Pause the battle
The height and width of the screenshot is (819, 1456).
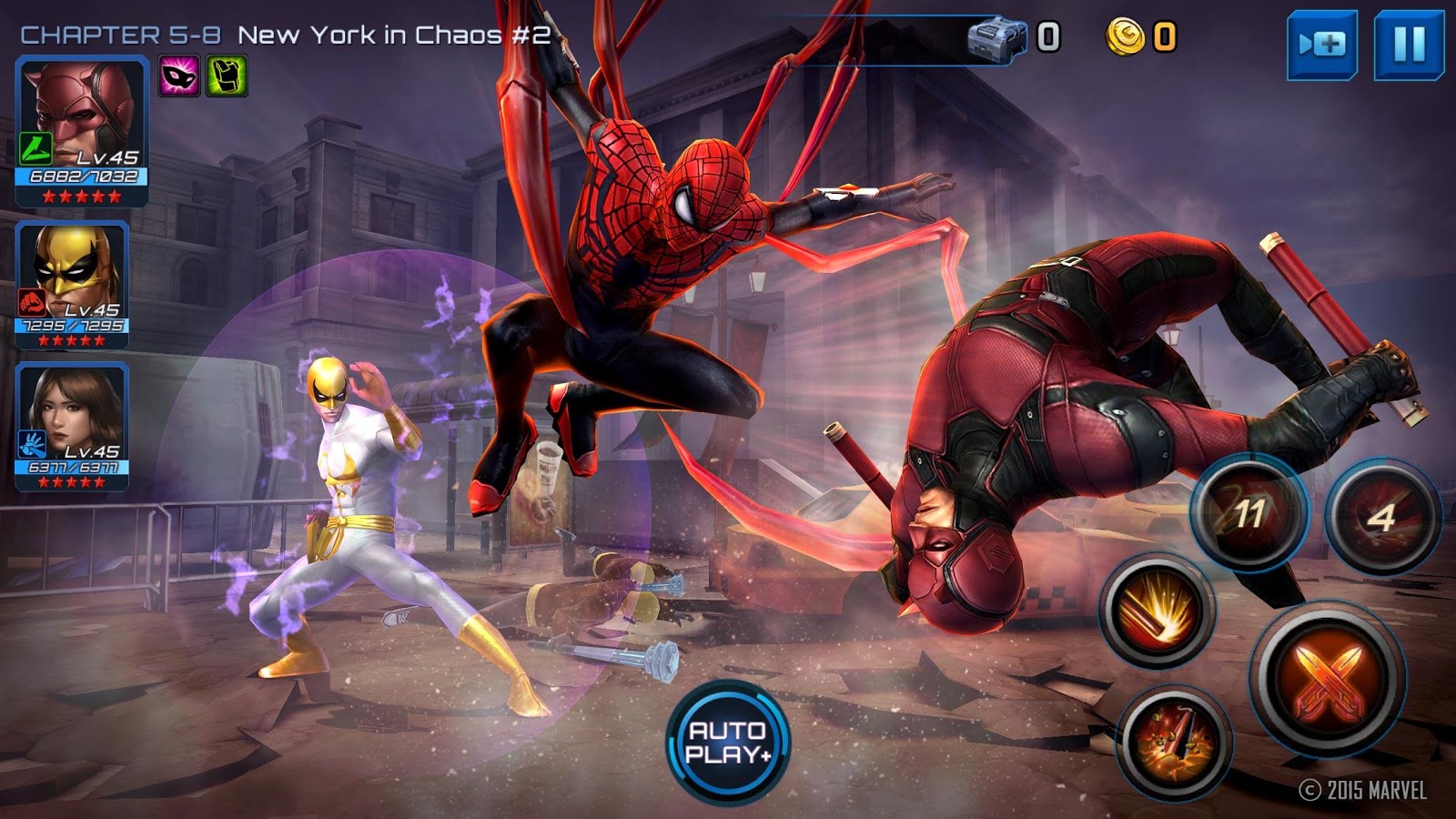point(1409,45)
